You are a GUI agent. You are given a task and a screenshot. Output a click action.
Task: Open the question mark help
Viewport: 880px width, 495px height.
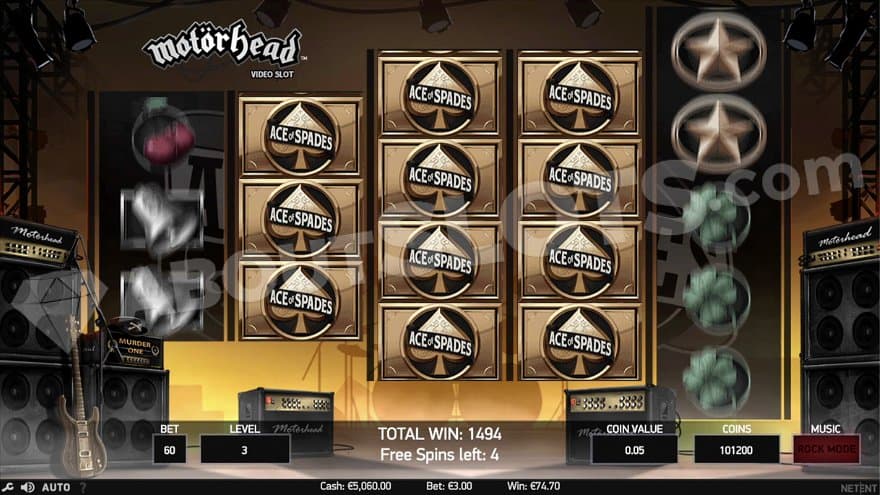pyautogui.click(x=82, y=487)
